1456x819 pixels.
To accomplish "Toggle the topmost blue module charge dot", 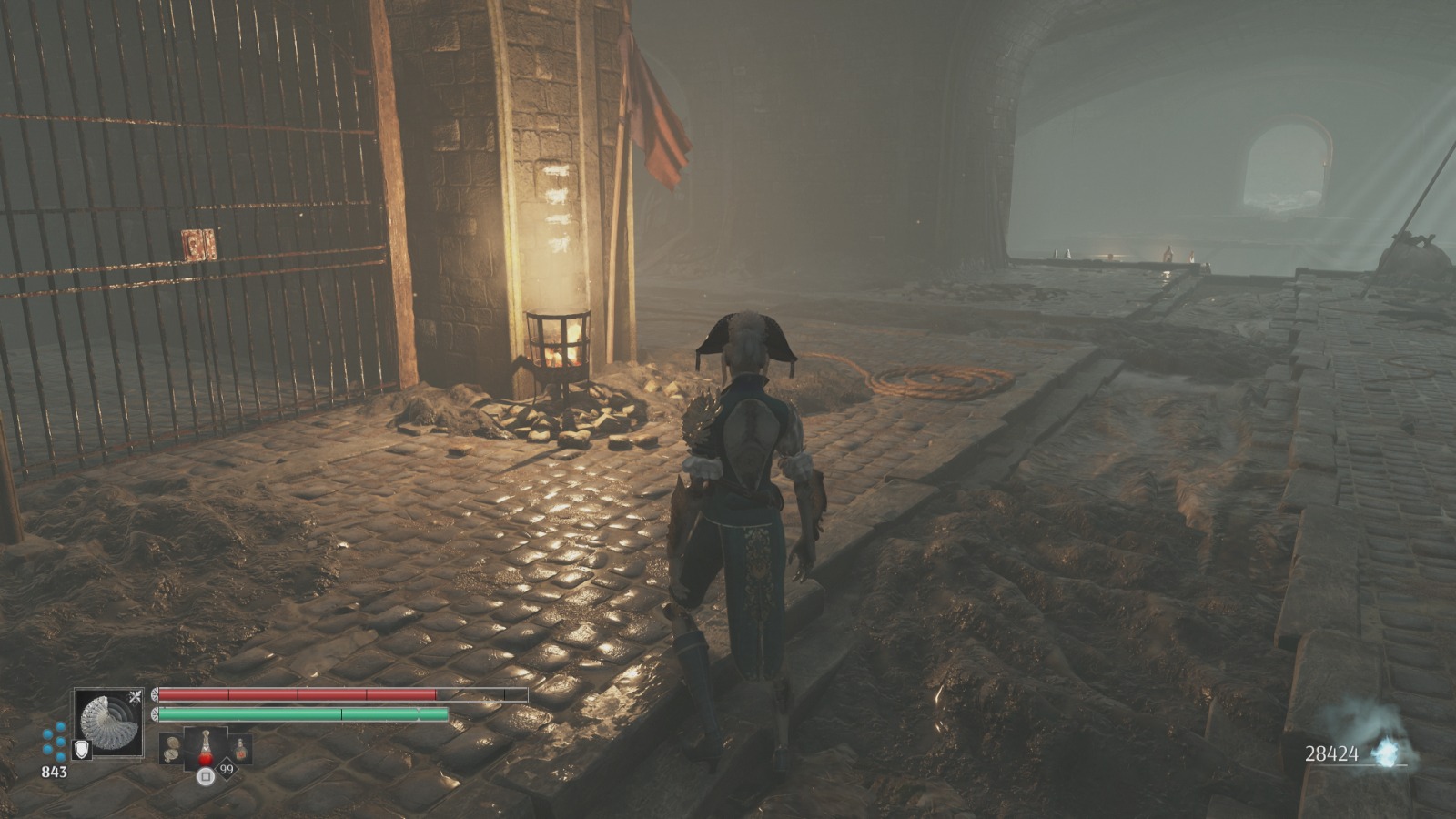I will click(60, 726).
